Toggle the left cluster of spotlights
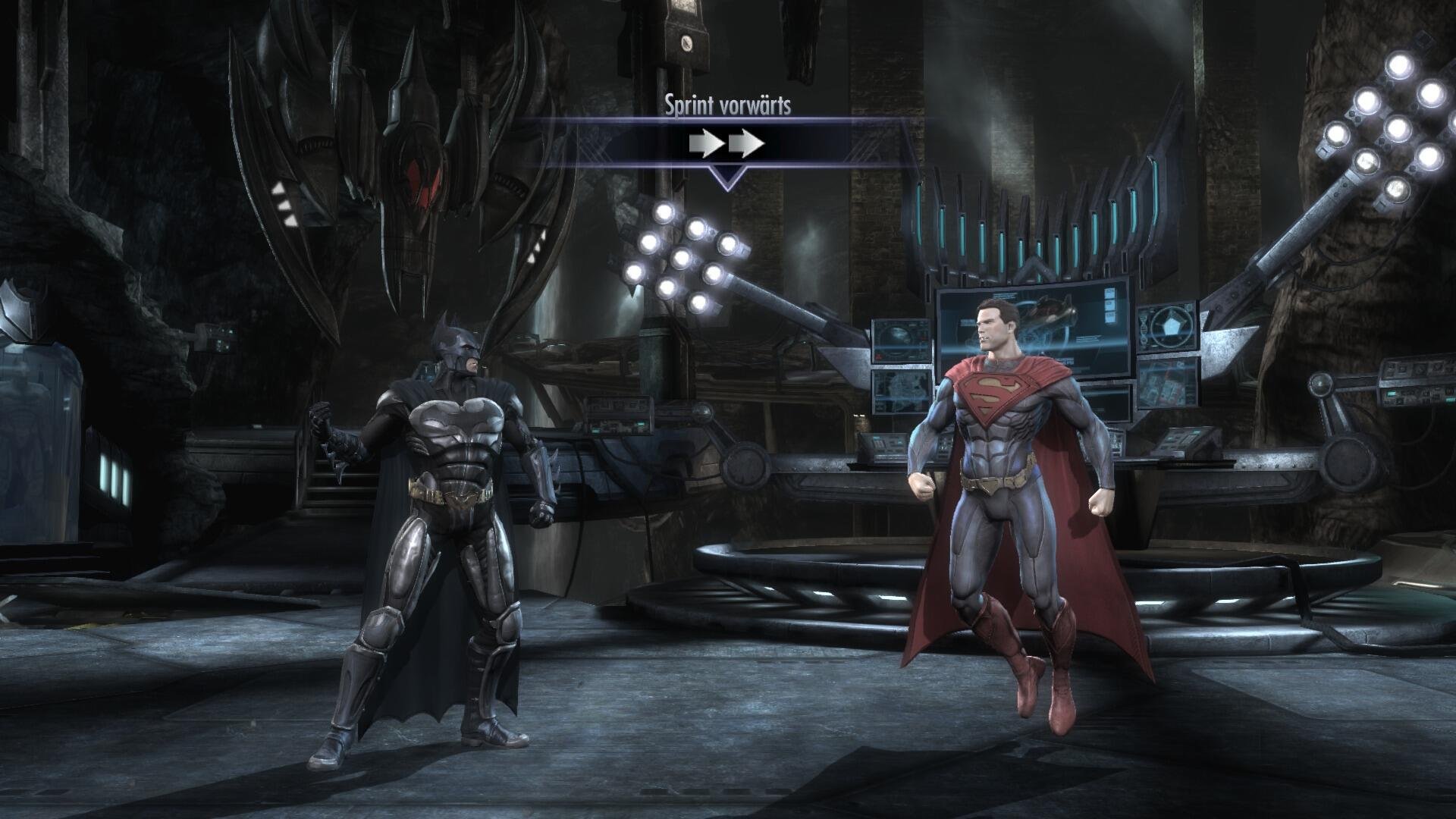This screenshot has width=1456, height=819. tap(682, 258)
